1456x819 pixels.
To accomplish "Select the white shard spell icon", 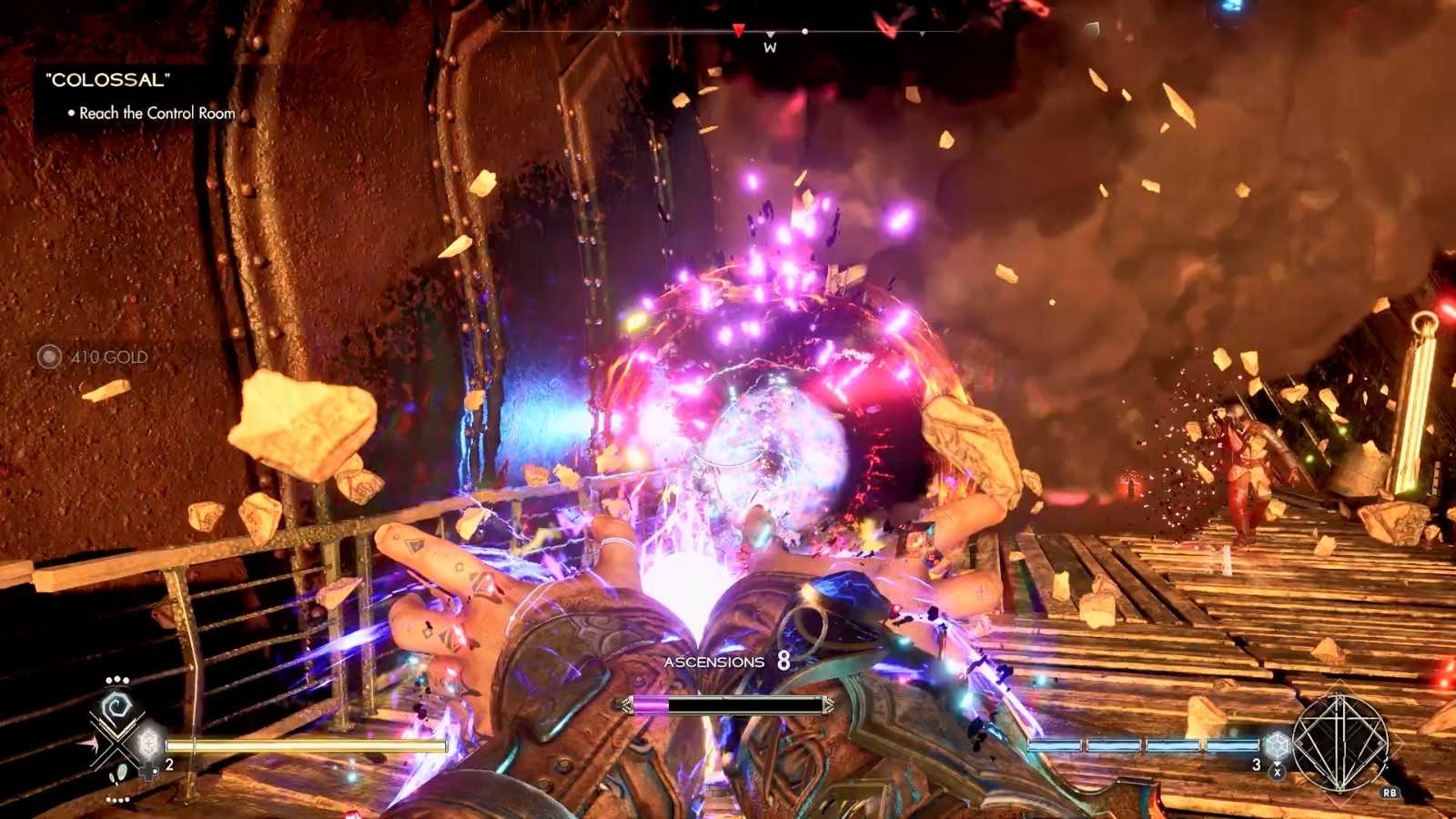I will [x=119, y=775].
